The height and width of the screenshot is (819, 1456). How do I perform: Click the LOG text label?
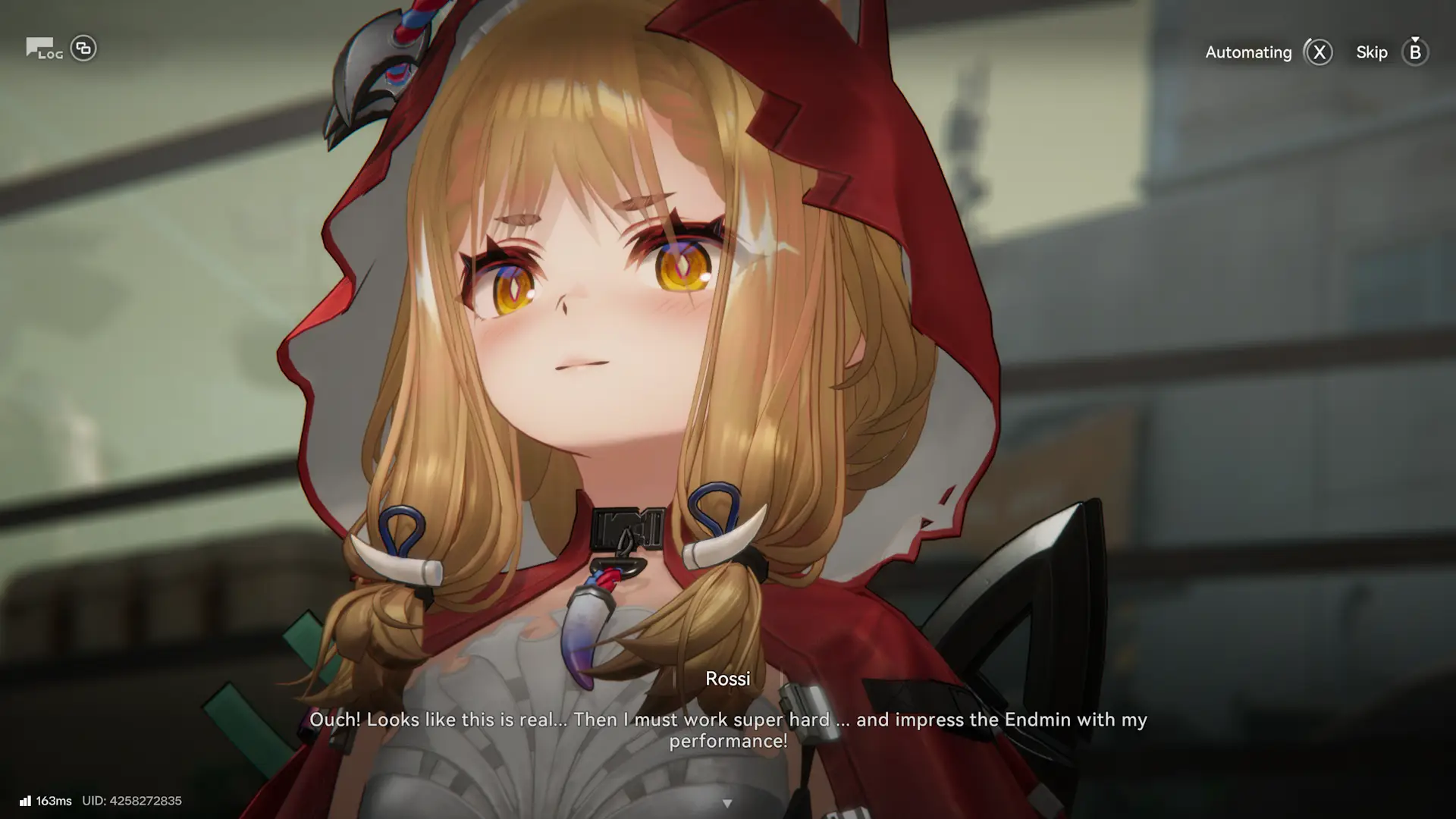coord(52,55)
